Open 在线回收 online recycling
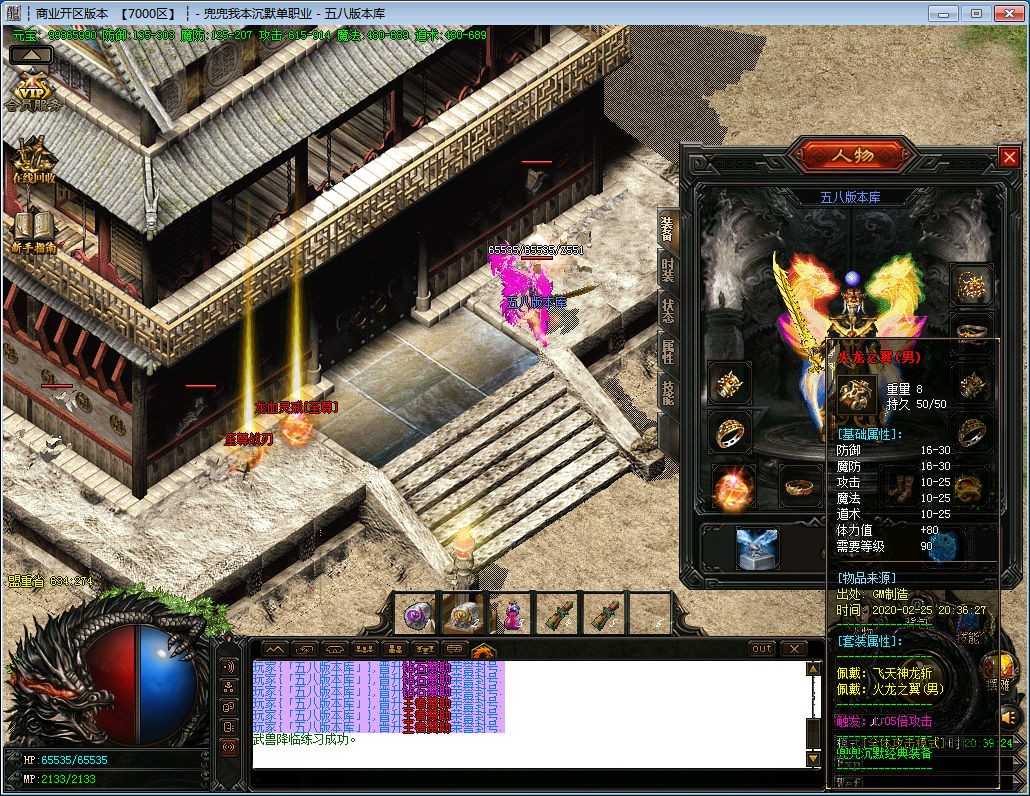 tap(33, 160)
